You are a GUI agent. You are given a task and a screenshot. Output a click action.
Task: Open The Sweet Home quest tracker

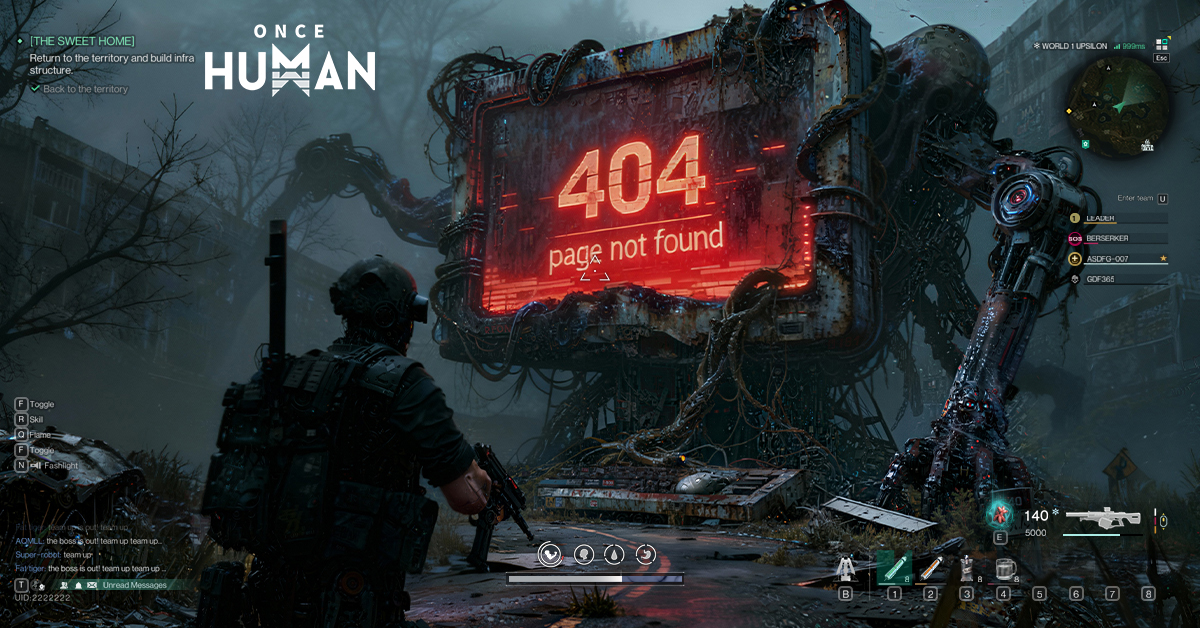click(82, 41)
